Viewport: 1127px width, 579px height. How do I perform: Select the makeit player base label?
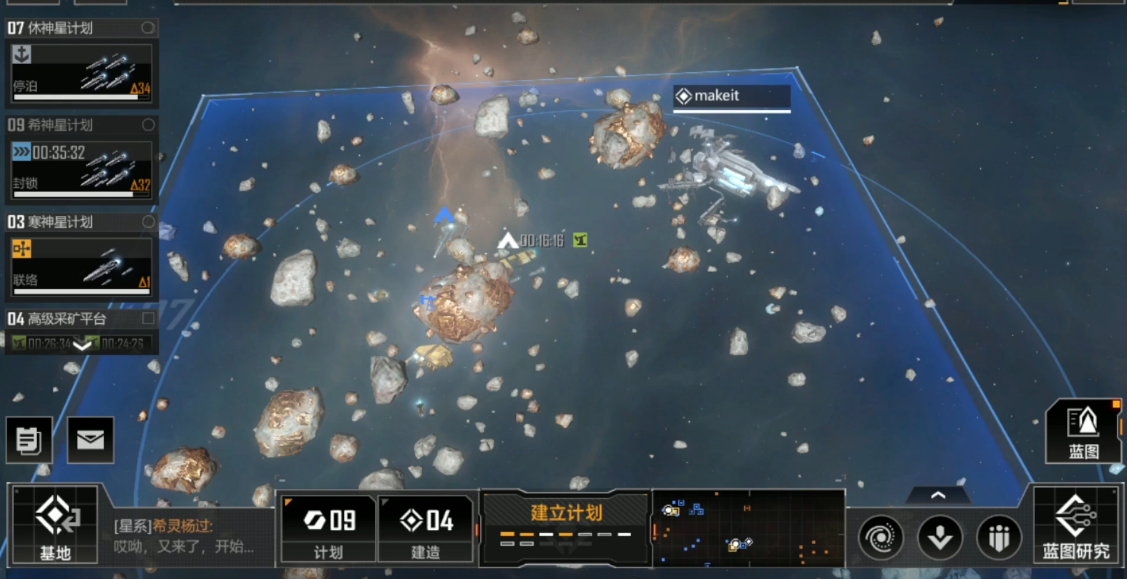(731, 96)
